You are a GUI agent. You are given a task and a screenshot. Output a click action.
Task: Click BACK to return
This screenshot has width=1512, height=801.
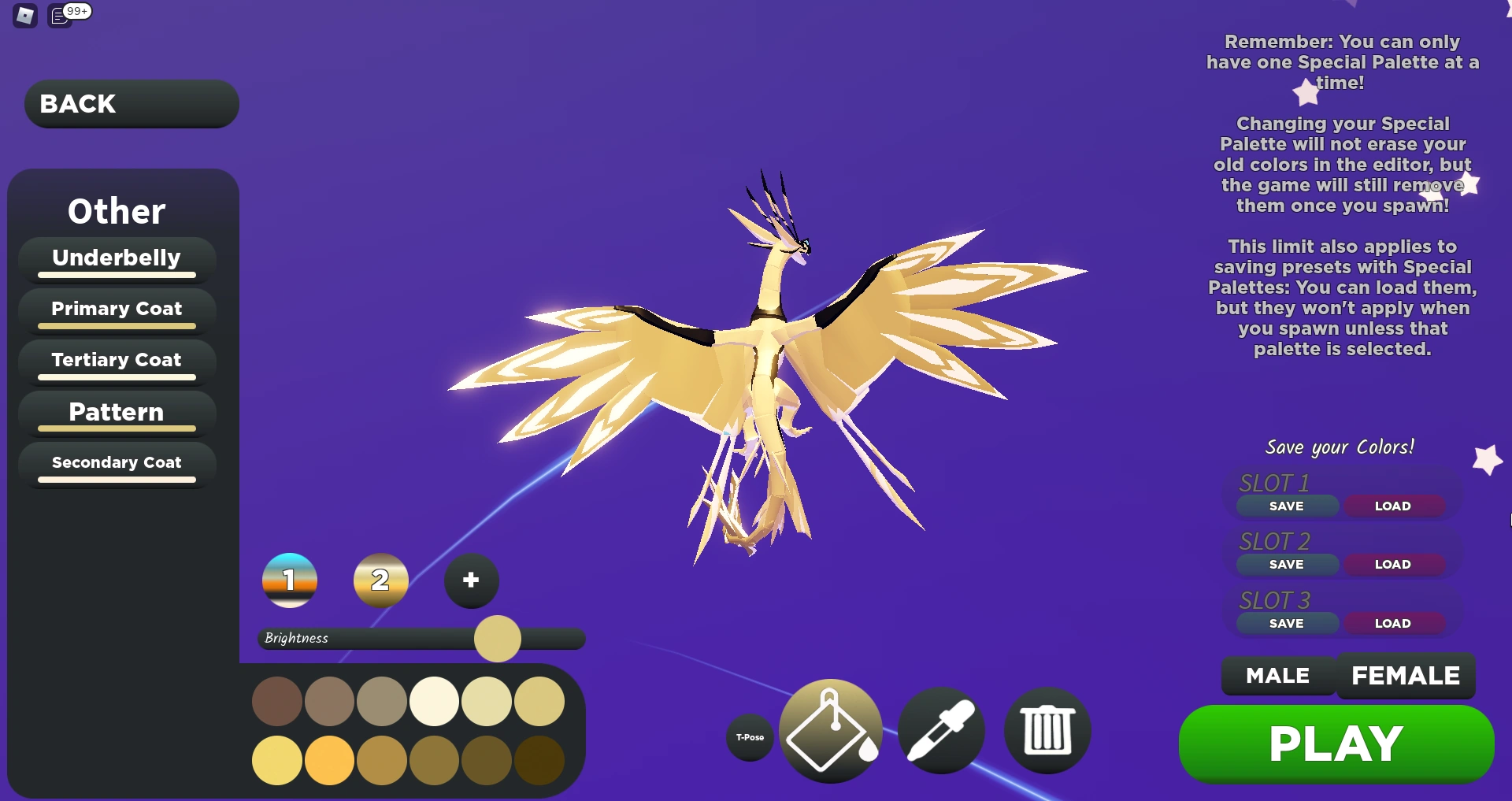tap(131, 103)
